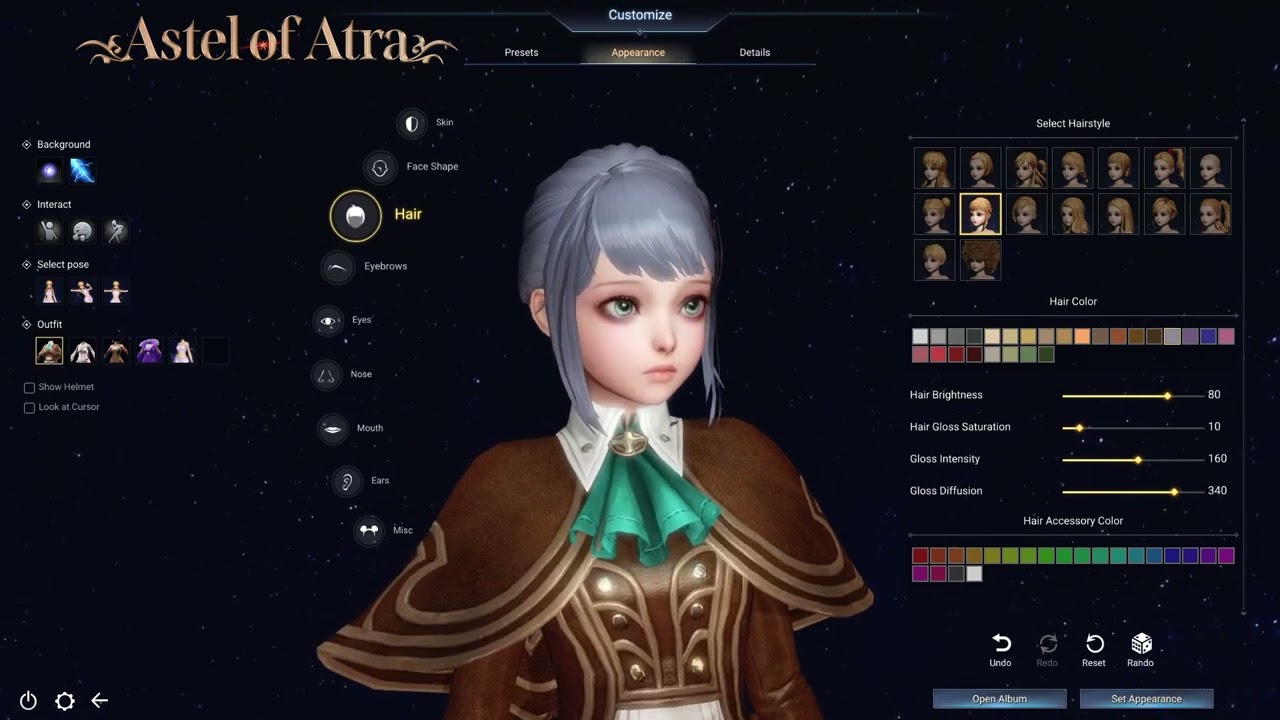Select the Skin customization icon

click(x=412, y=122)
